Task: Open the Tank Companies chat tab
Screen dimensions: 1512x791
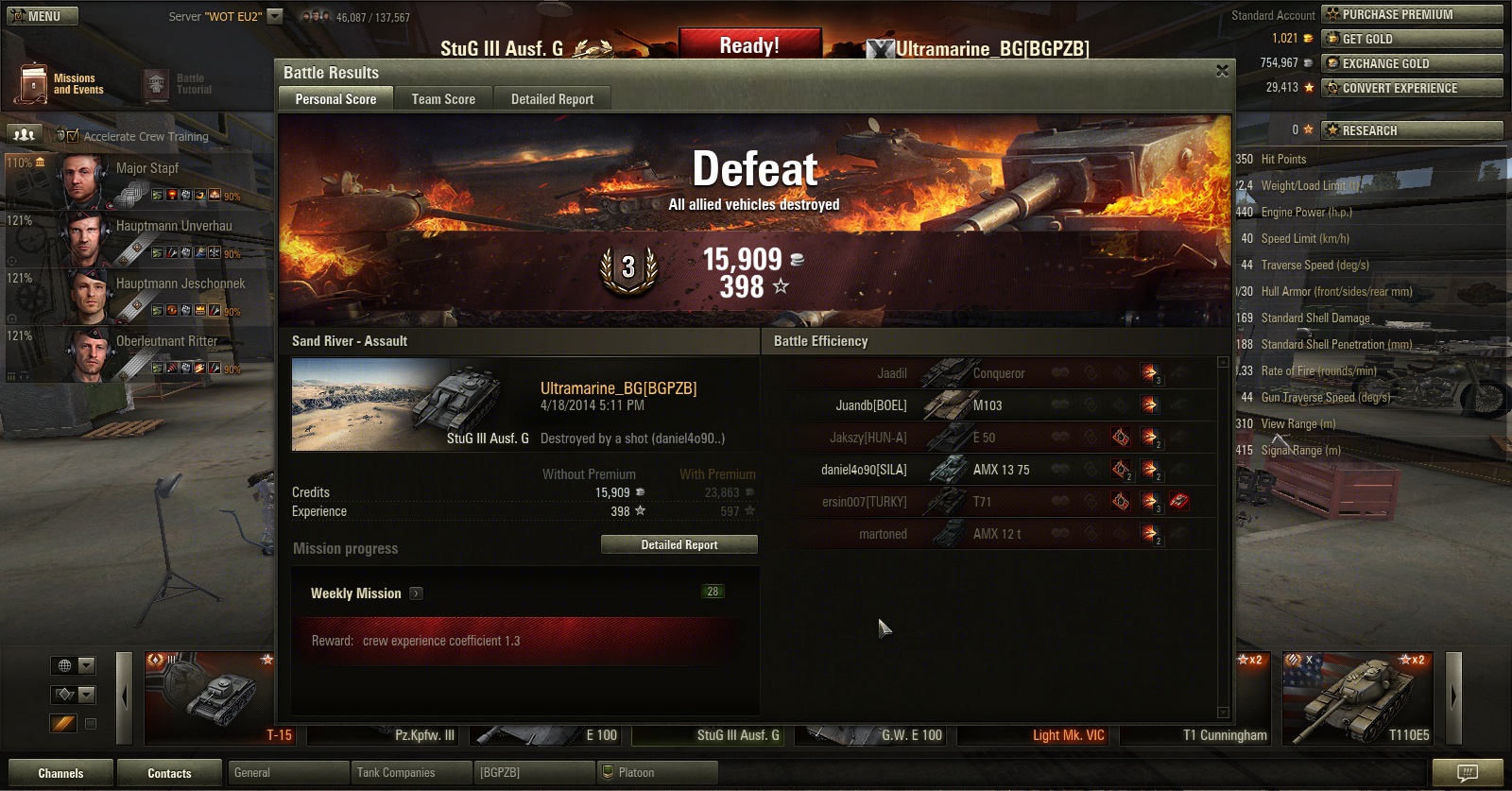Action: pos(410,773)
